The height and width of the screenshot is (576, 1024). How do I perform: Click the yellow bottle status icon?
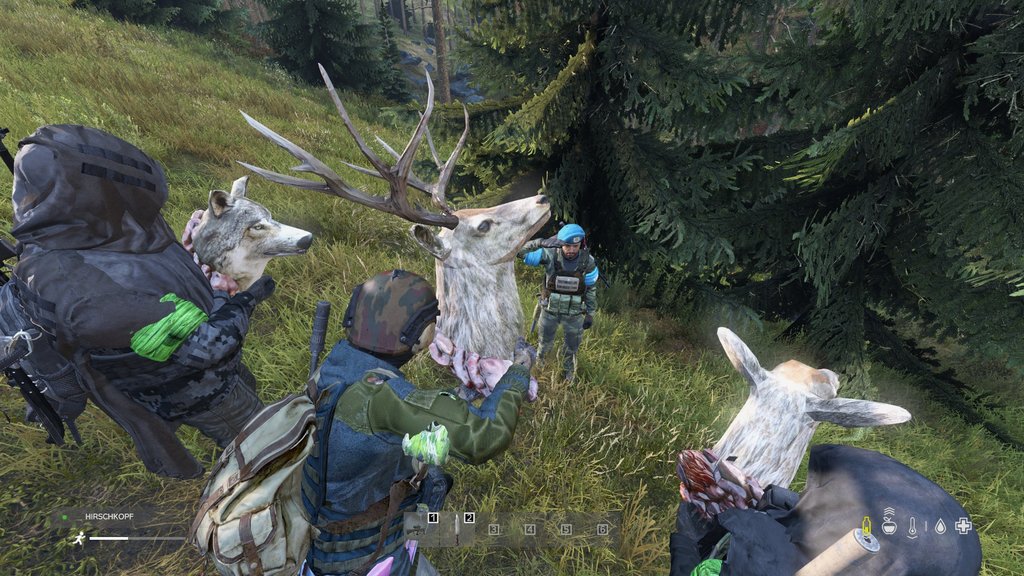[866, 526]
